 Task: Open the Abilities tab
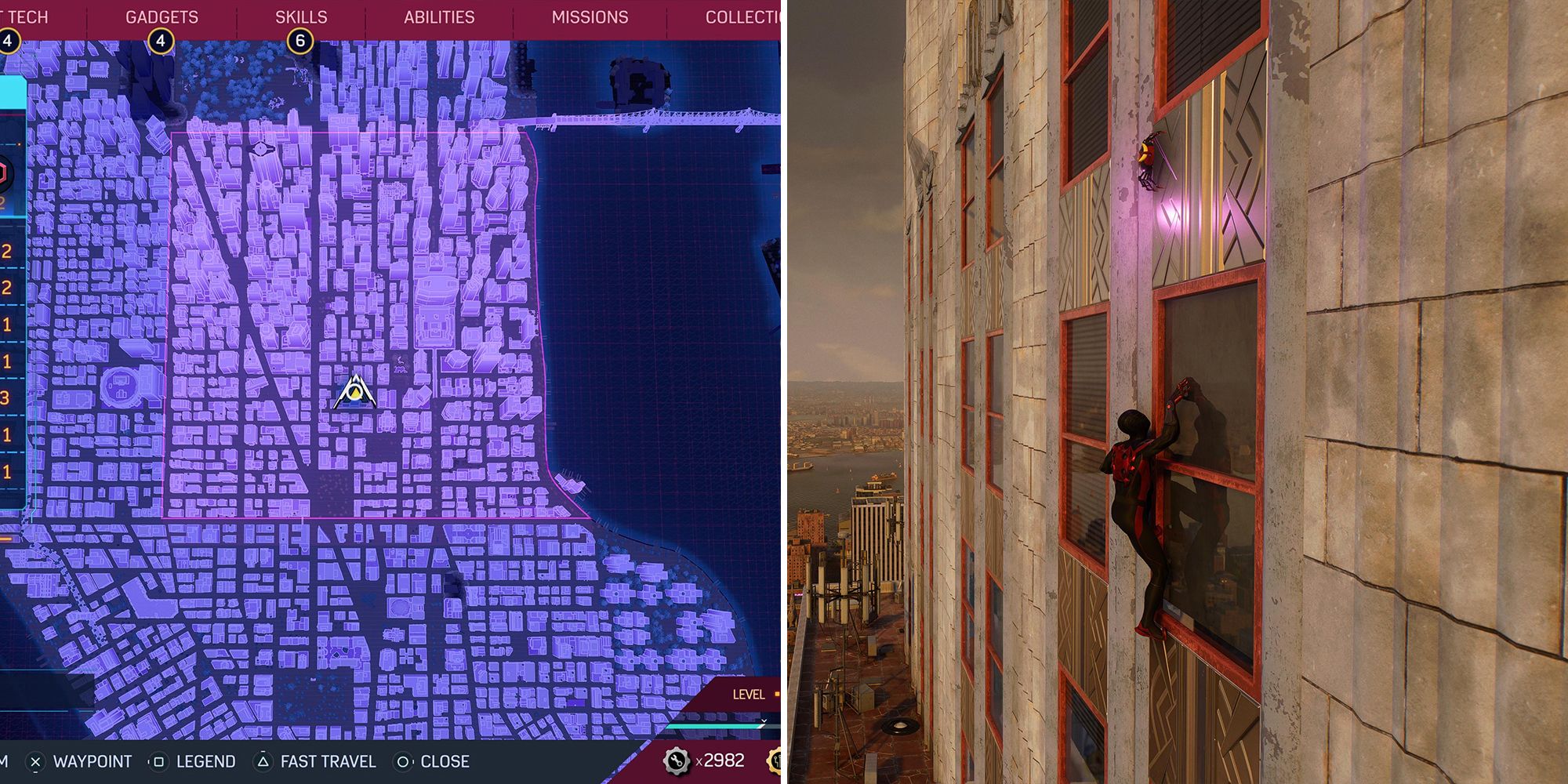pyautogui.click(x=440, y=16)
